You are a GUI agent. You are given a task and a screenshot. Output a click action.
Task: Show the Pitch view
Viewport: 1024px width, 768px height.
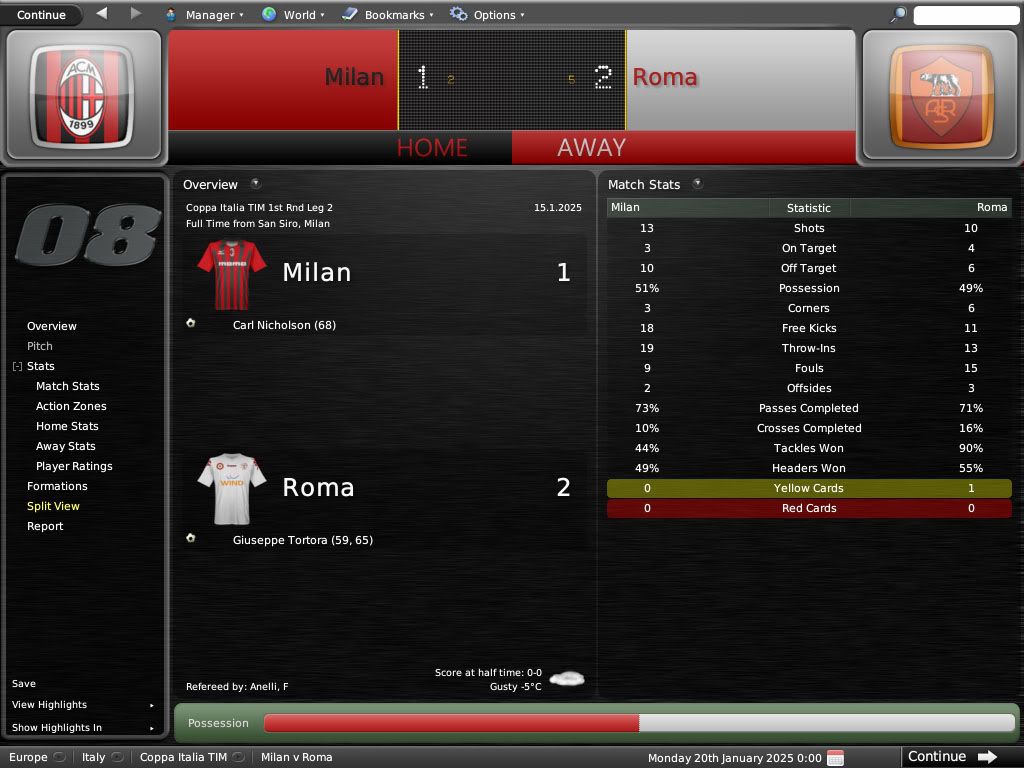pyautogui.click(x=40, y=346)
